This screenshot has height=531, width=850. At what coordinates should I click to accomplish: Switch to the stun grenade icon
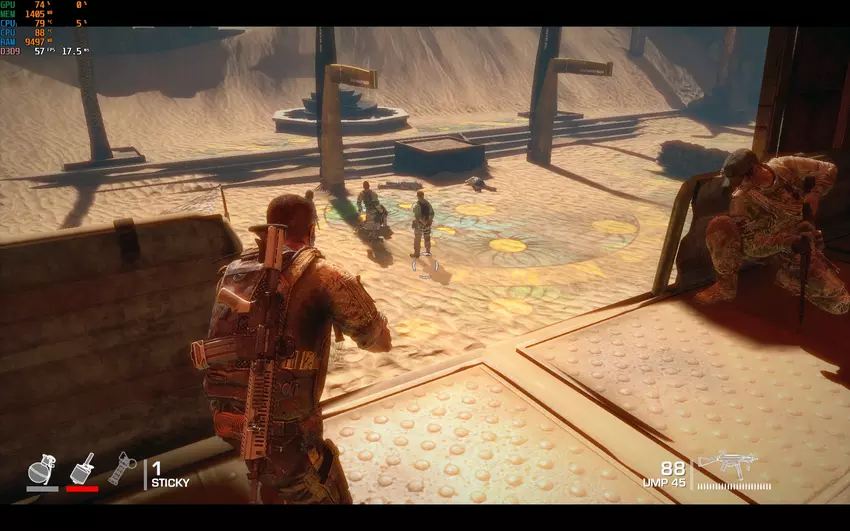pos(120,468)
